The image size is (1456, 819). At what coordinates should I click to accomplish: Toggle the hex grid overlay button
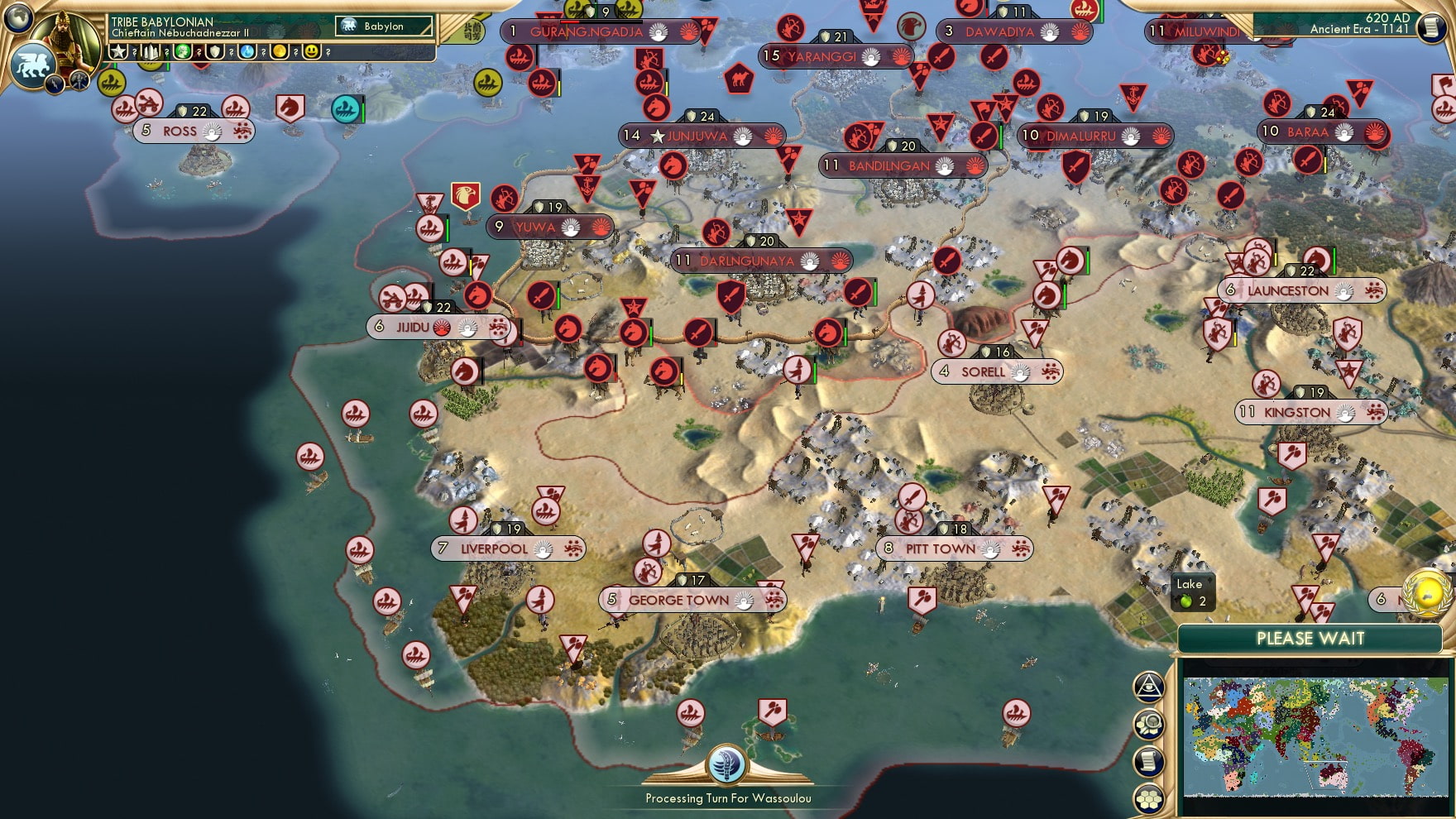1151,797
